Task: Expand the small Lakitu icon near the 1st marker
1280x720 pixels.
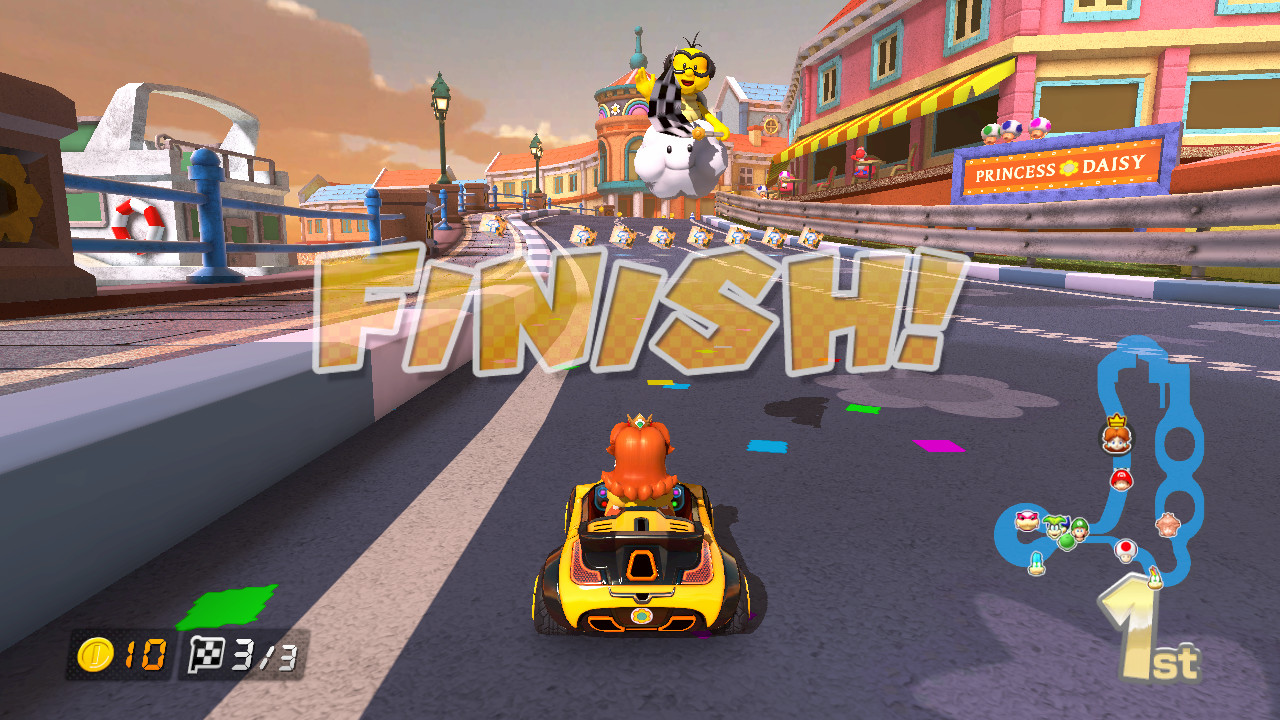Action: coord(1155,578)
